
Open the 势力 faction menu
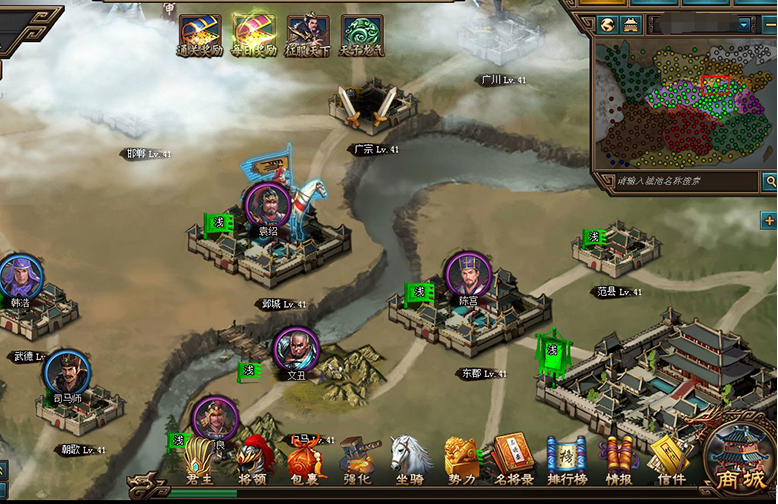point(461,461)
